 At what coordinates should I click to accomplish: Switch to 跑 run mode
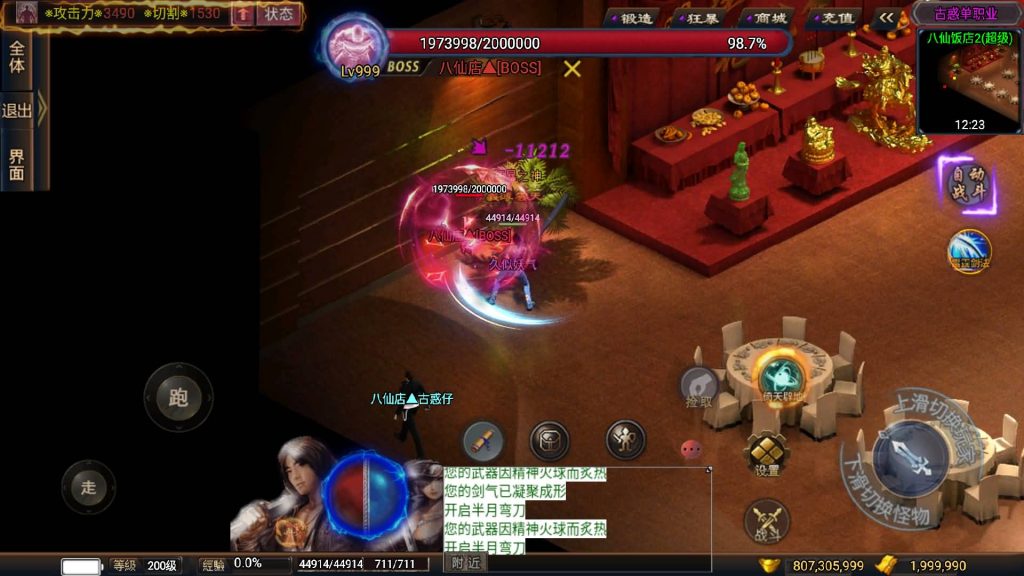(x=178, y=397)
